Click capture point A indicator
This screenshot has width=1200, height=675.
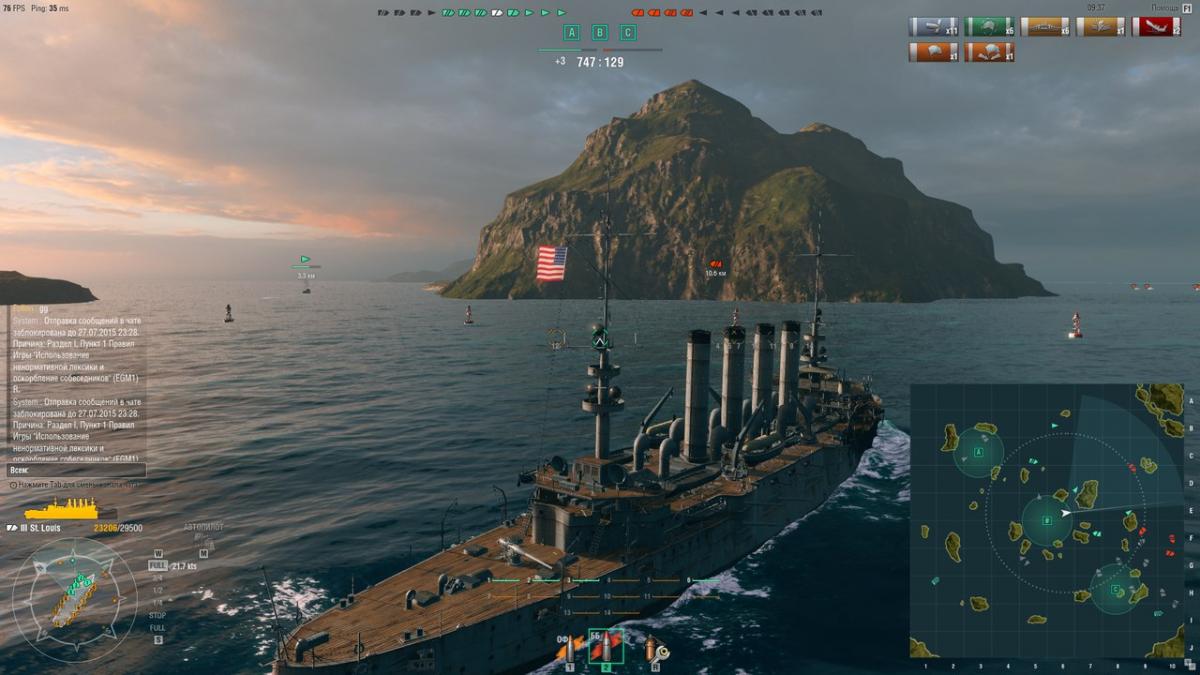(572, 33)
